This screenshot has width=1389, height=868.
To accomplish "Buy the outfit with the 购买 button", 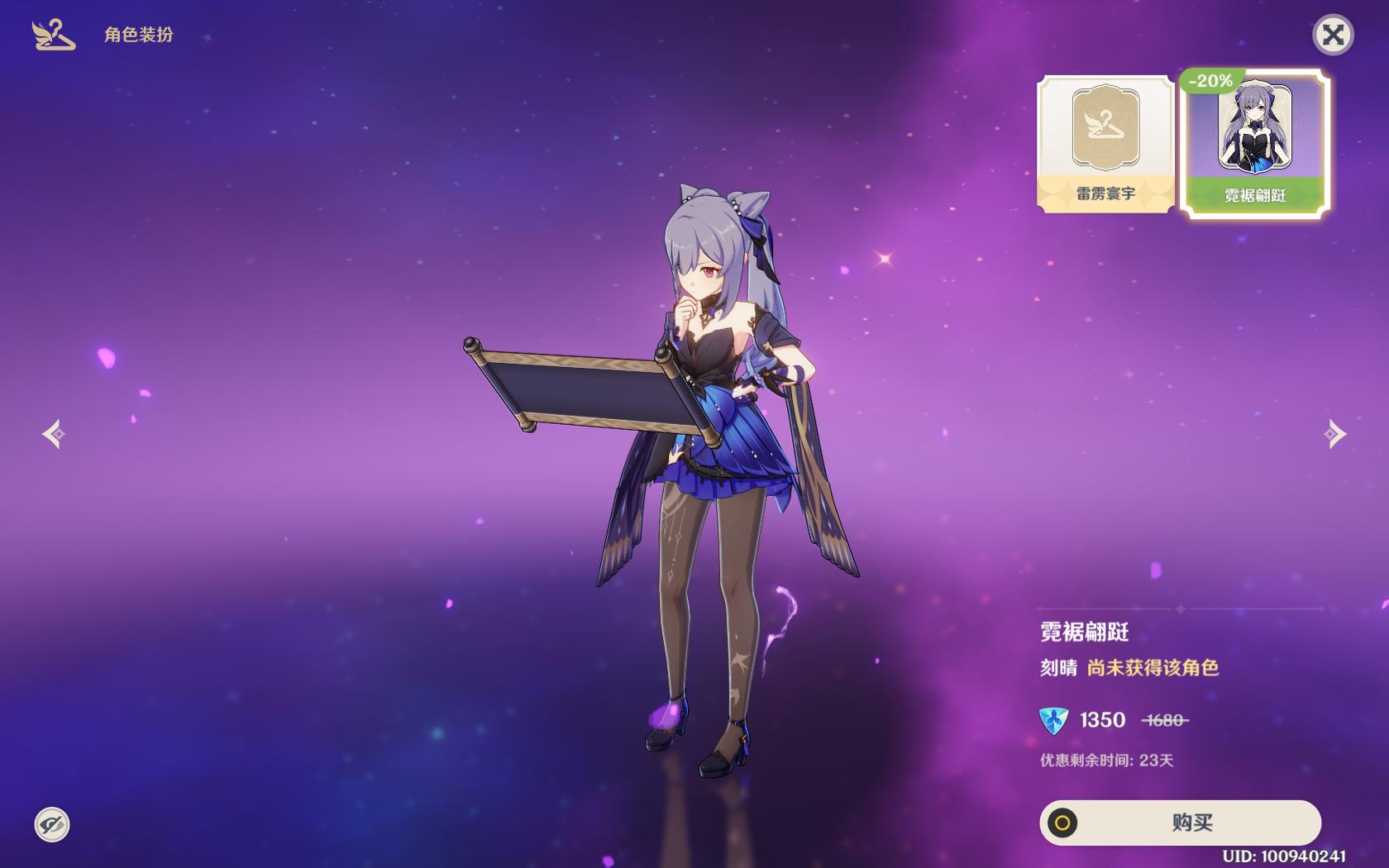I will coord(1180,823).
